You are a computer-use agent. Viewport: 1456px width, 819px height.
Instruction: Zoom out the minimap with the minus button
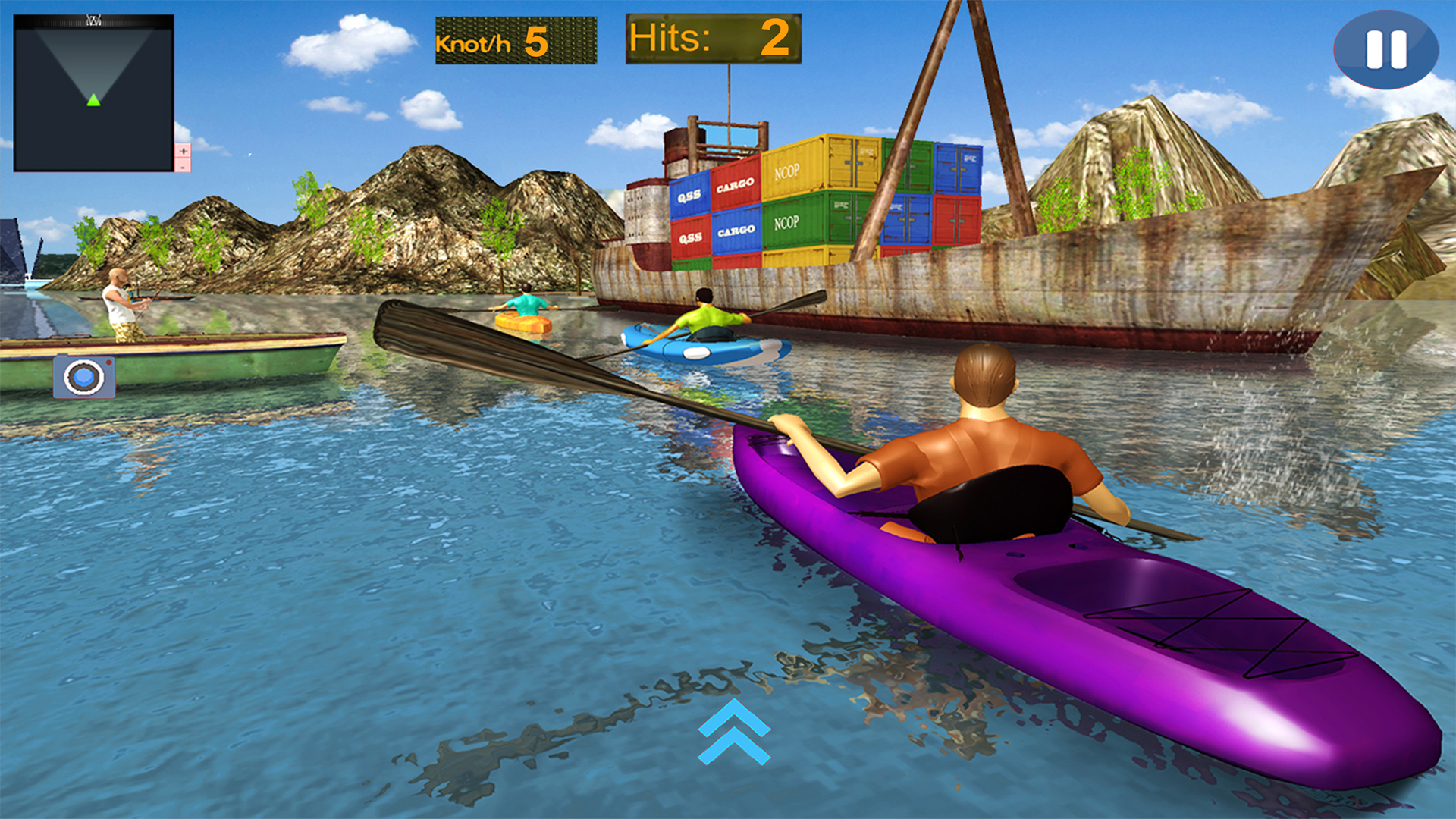tap(183, 167)
